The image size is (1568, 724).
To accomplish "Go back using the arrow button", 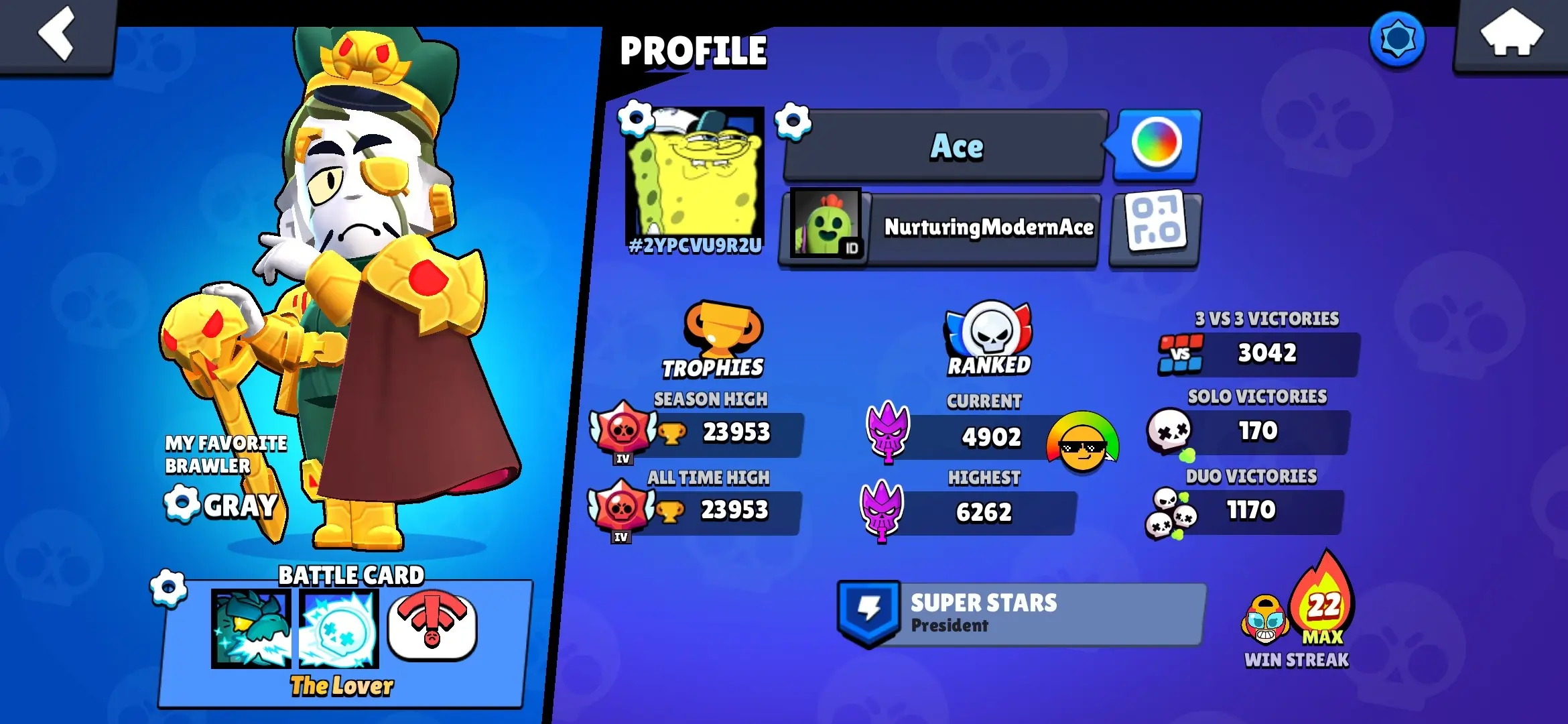I will point(57,35).
